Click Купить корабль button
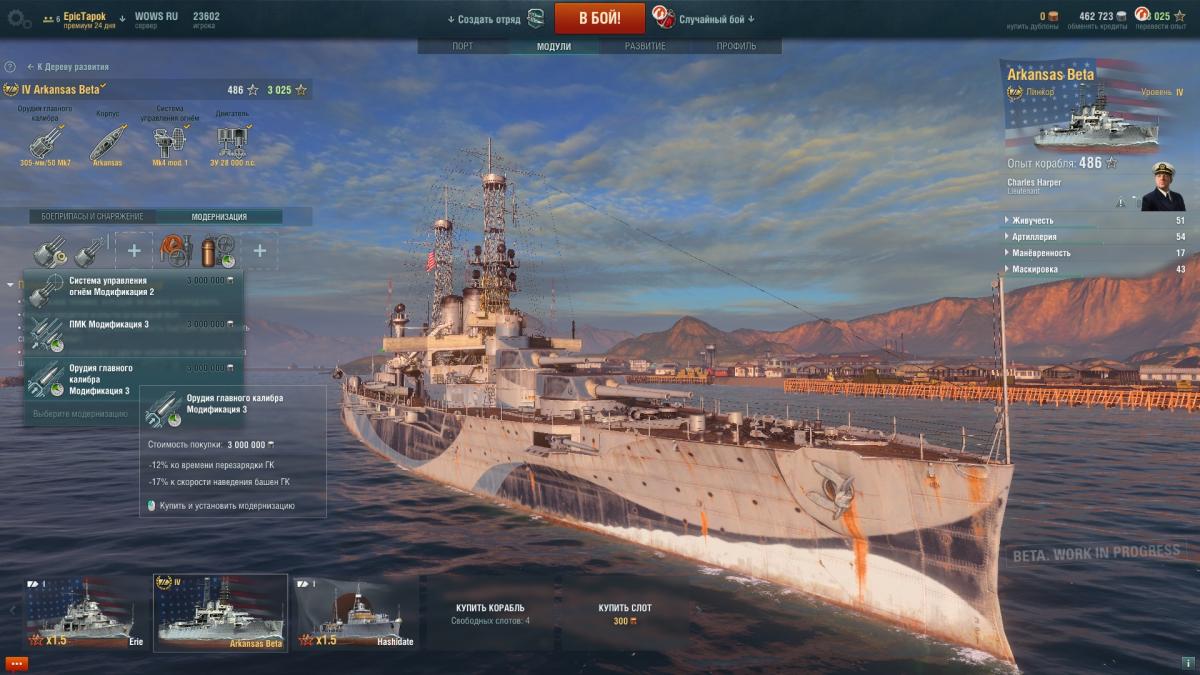 (x=490, y=613)
